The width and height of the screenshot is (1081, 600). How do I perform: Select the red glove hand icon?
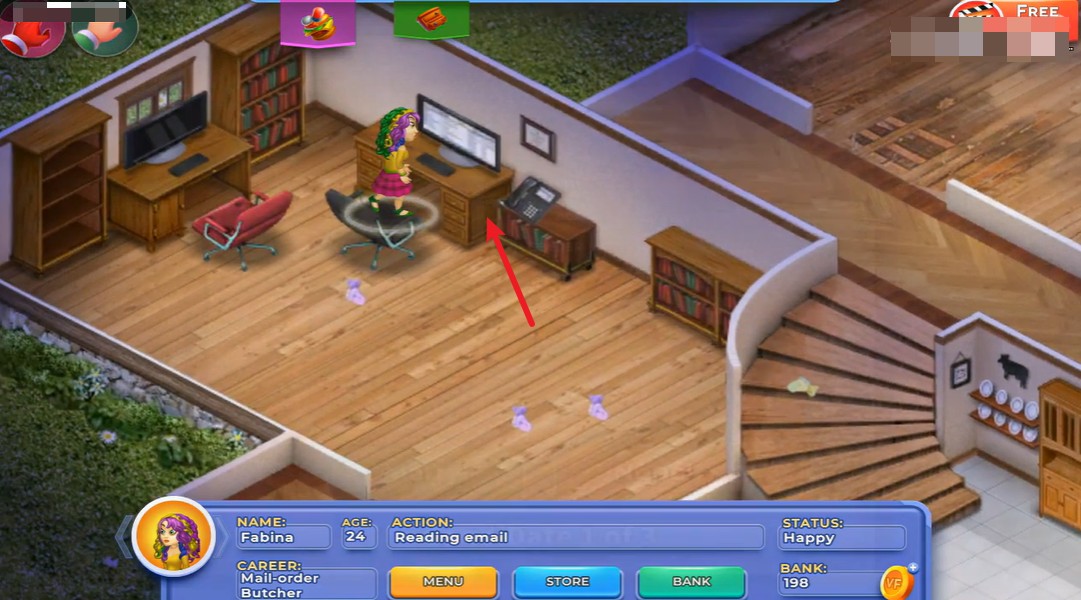[x=31, y=30]
